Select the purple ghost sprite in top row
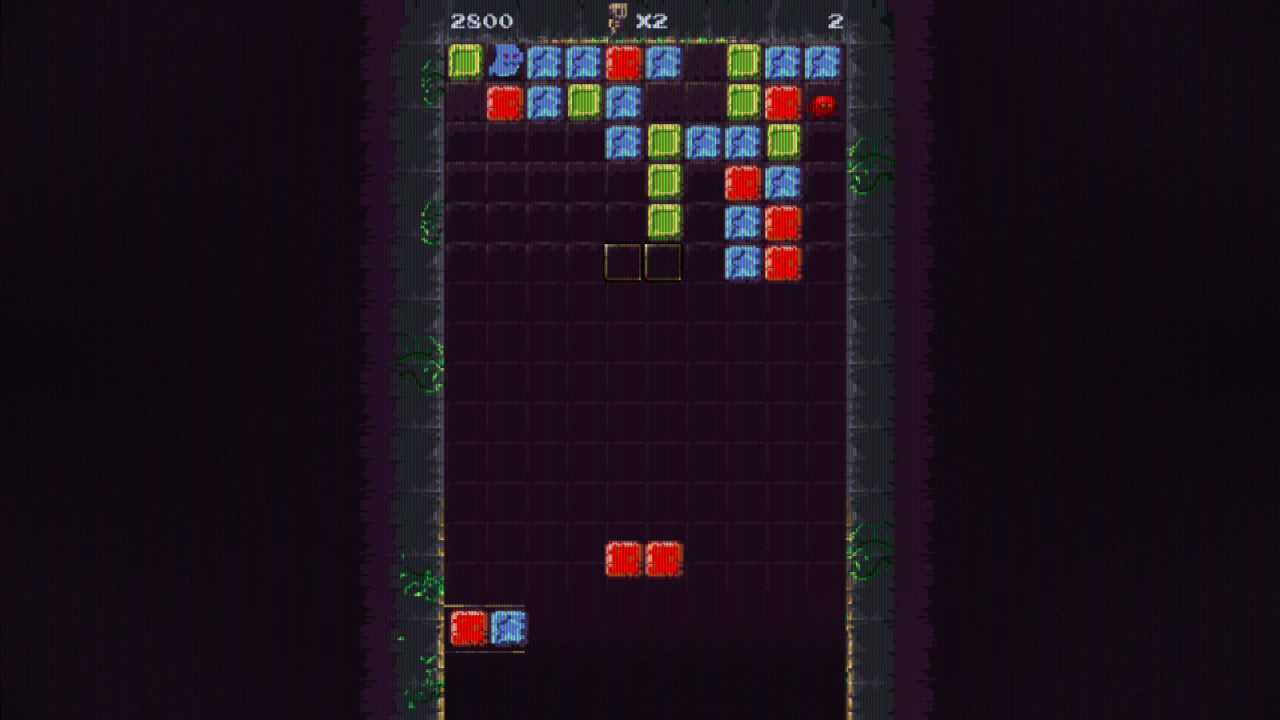Screen dimensions: 1280x720 pos(506,61)
